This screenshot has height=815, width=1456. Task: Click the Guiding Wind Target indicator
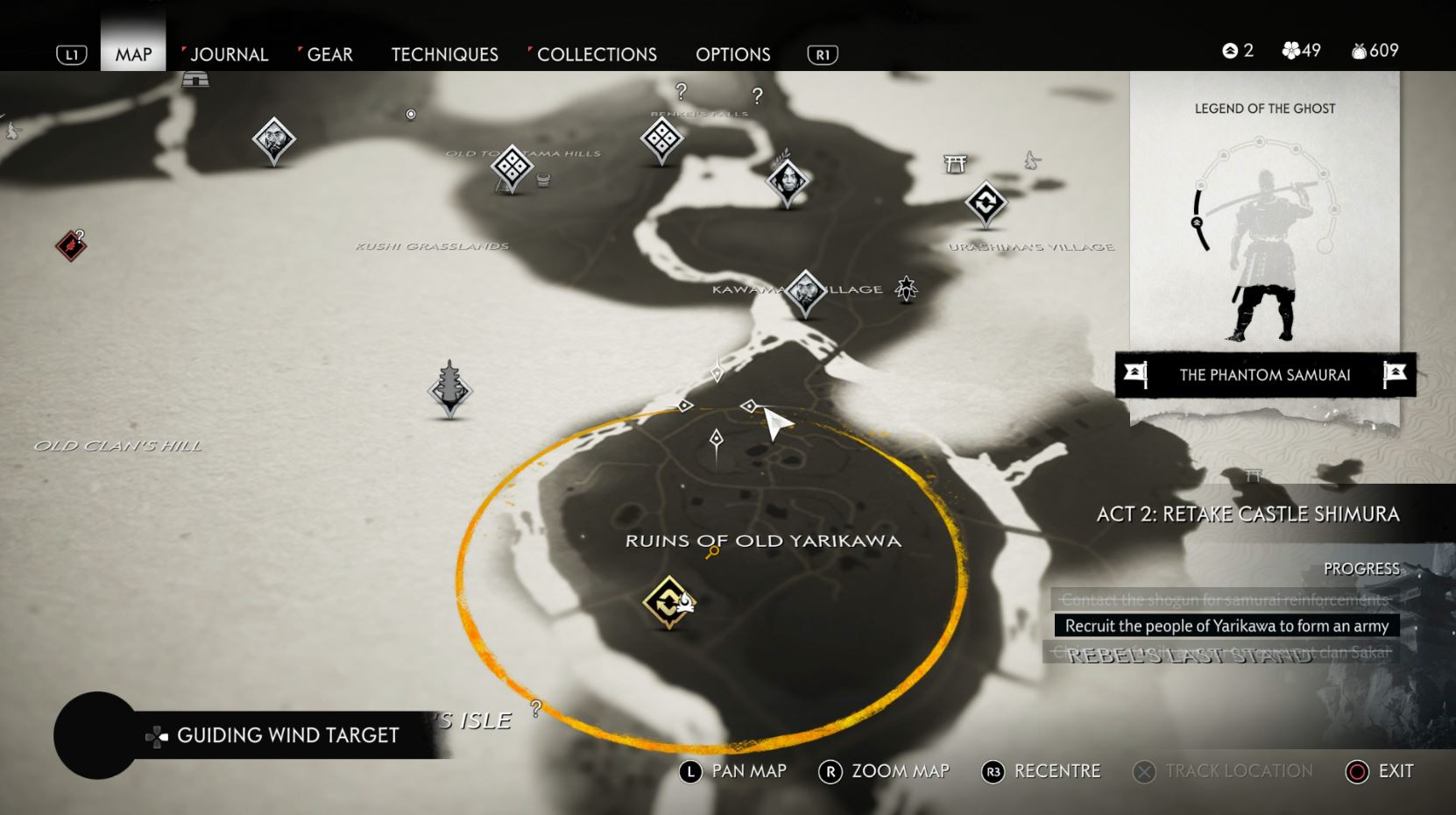pyautogui.click(x=287, y=735)
